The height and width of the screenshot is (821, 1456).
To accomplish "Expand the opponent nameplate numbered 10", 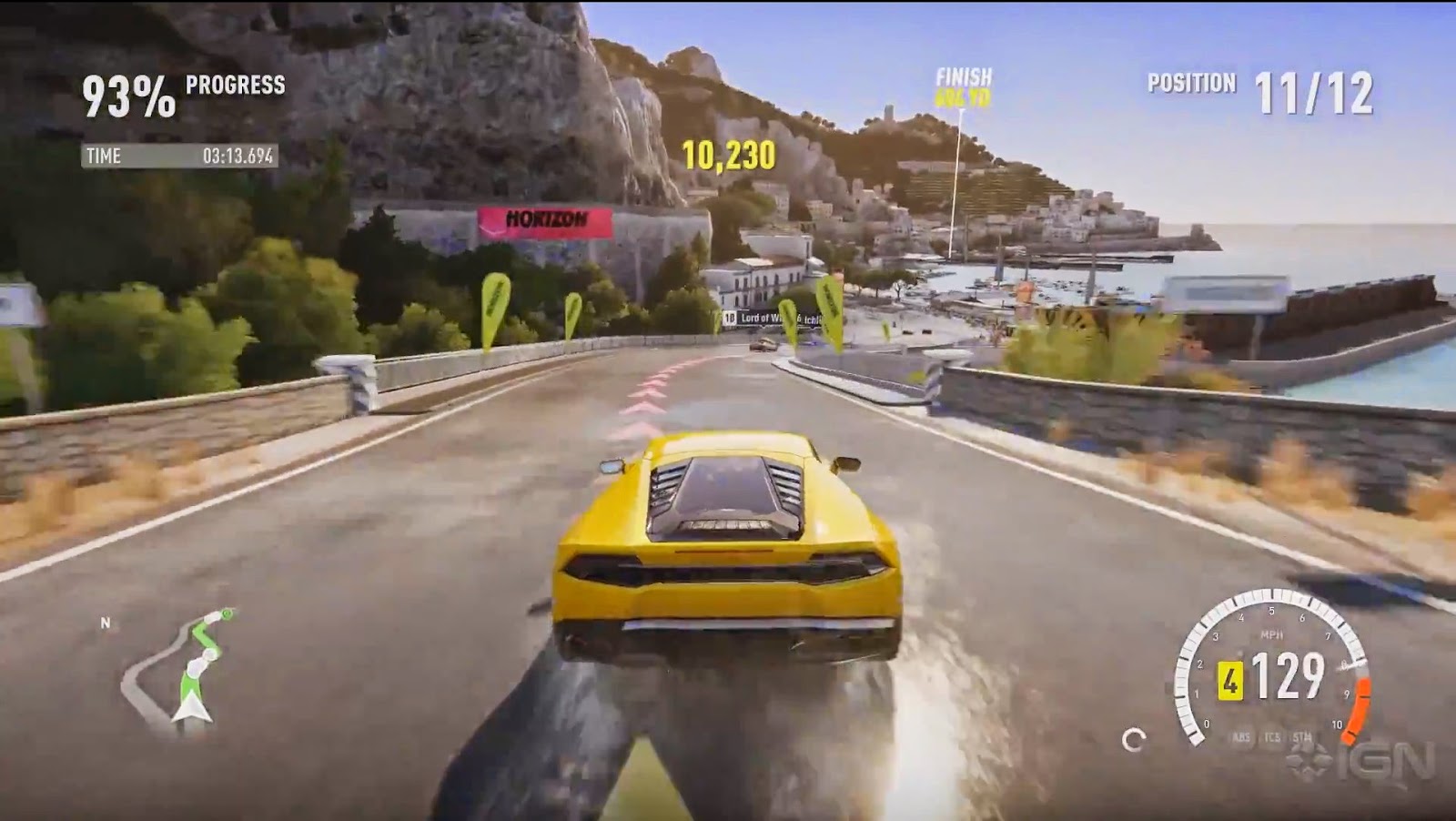I will 730,317.
